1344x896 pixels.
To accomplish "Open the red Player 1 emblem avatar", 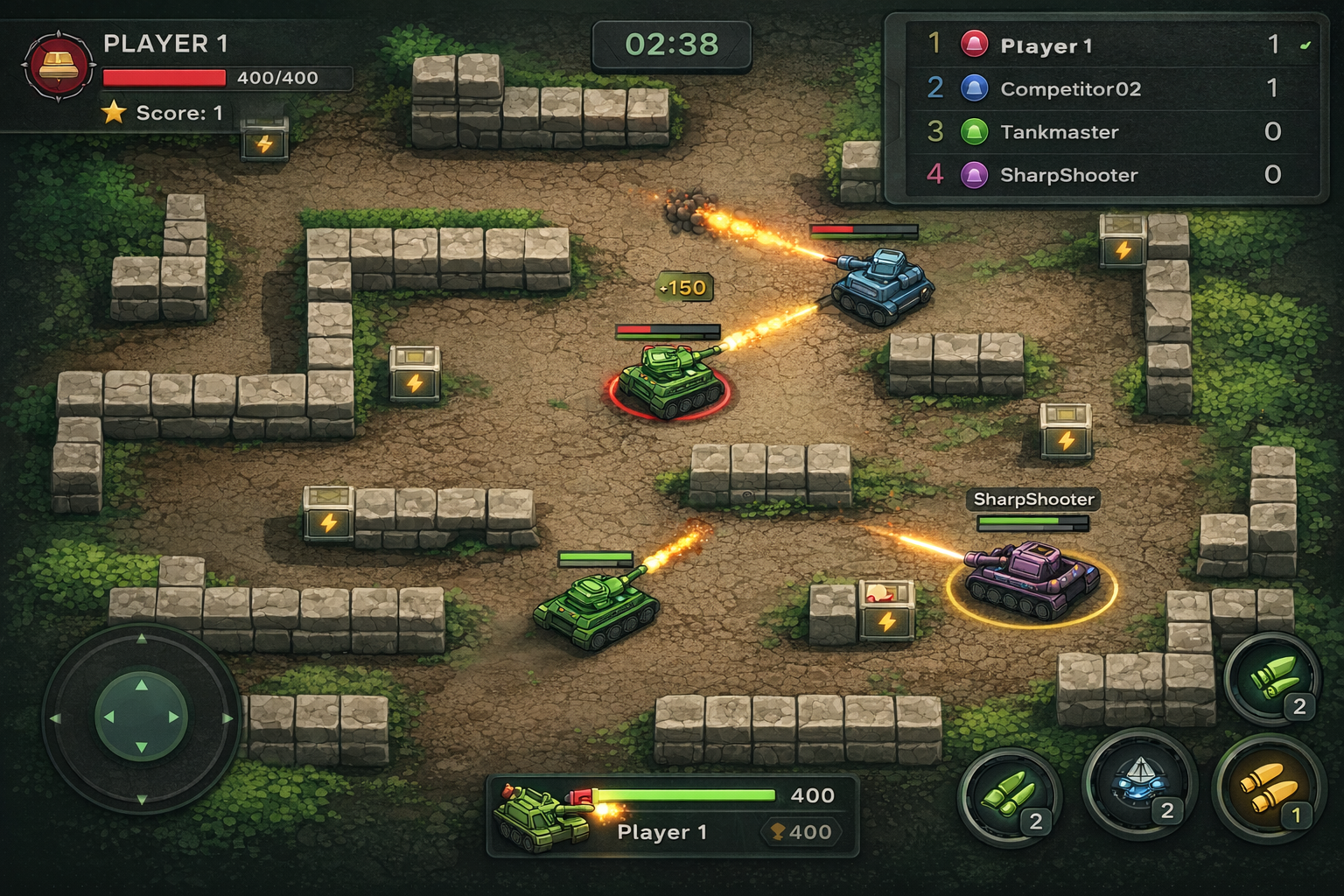I will [59, 66].
